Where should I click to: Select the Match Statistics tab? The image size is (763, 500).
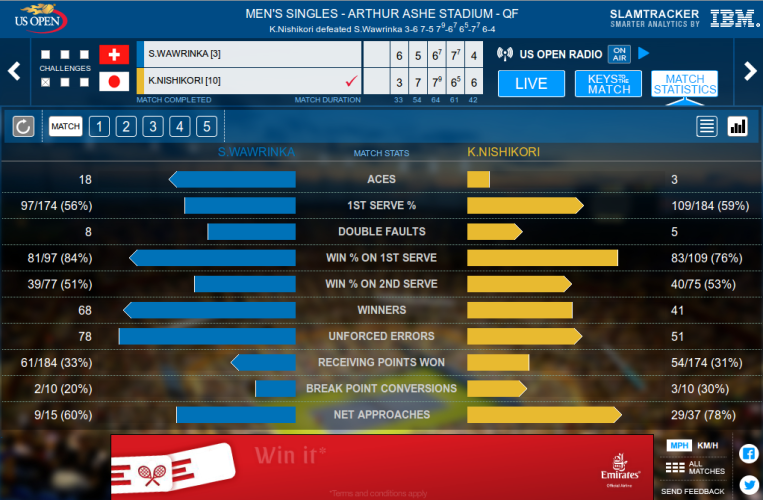click(x=685, y=84)
